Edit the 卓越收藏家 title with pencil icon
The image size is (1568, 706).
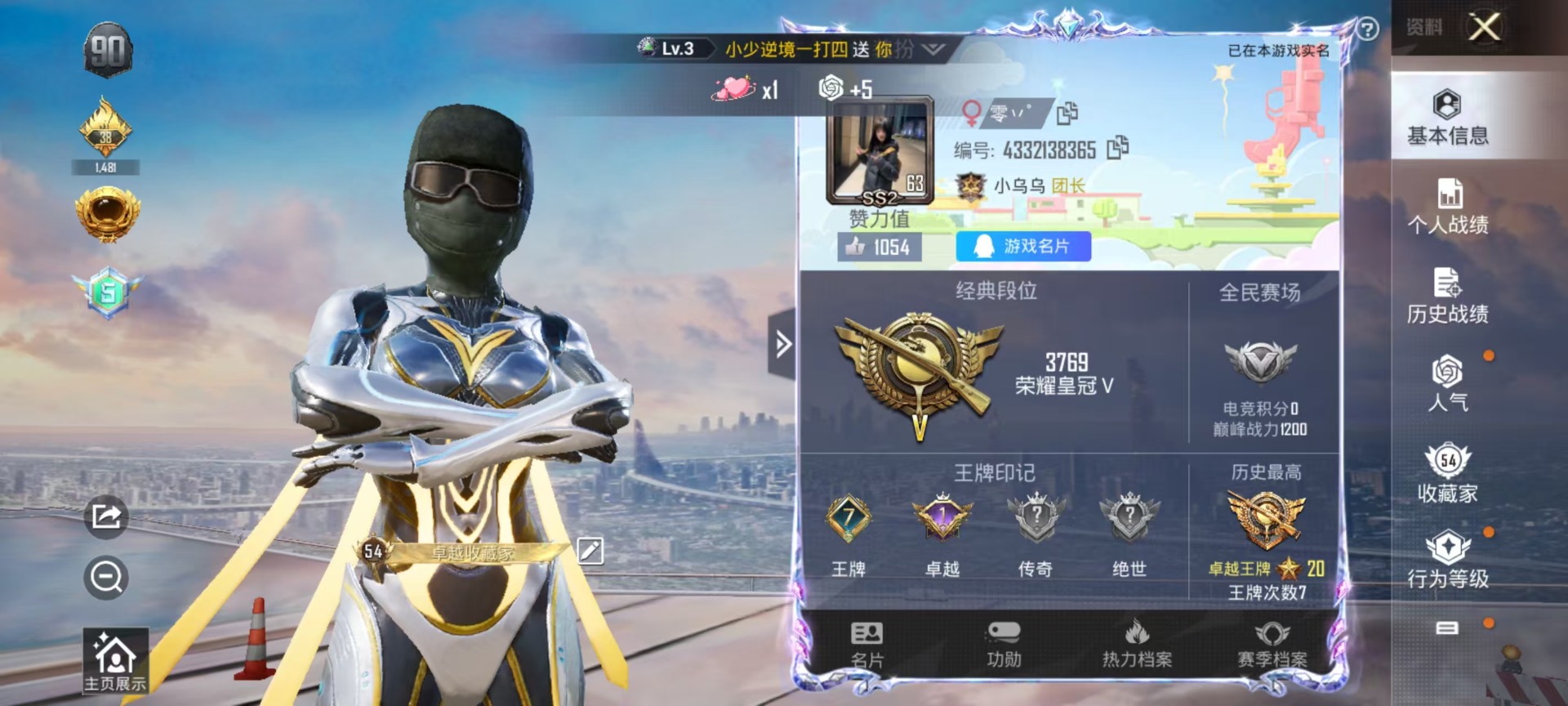click(x=590, y=551)
